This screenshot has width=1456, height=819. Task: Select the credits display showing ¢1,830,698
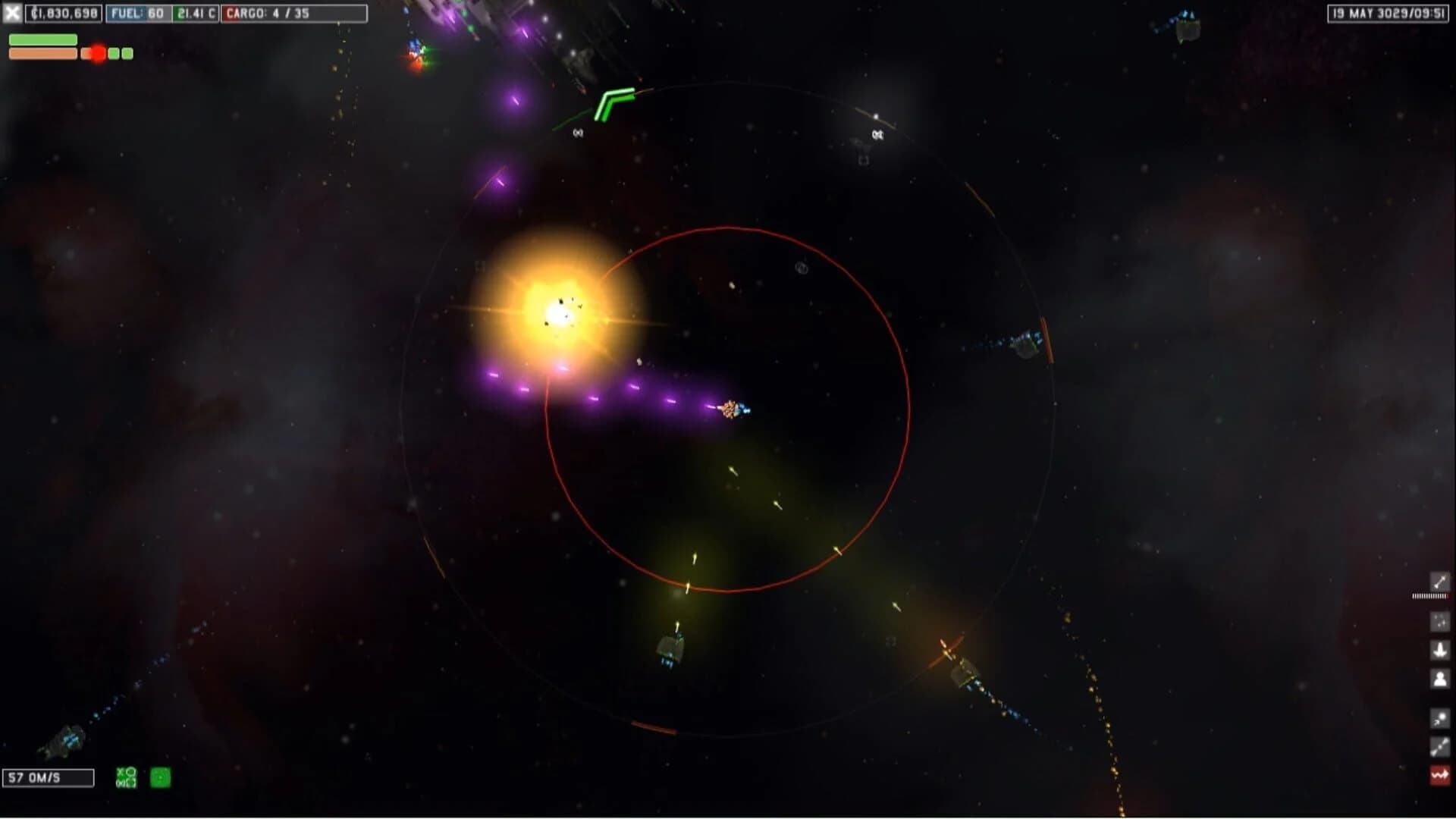63,13
